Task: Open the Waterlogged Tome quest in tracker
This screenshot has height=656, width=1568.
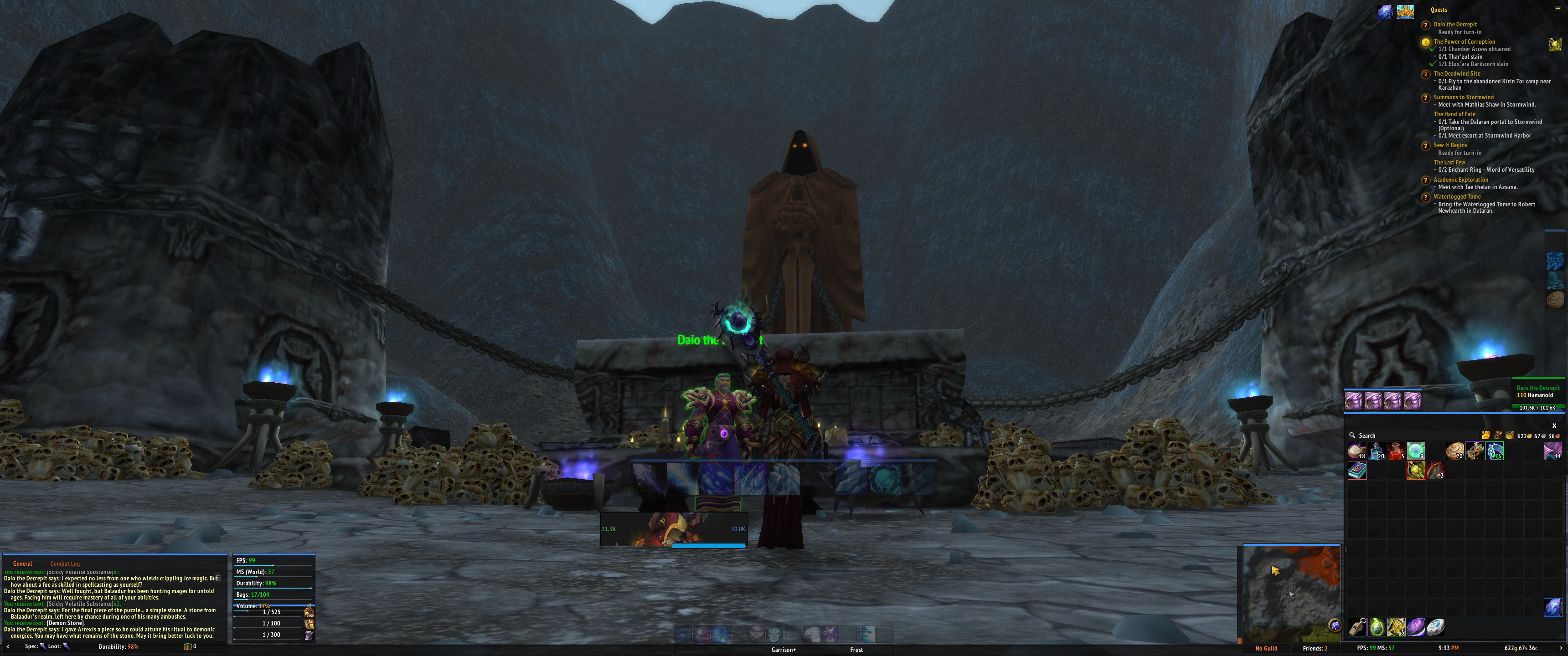Action: tap(1457, 196)
